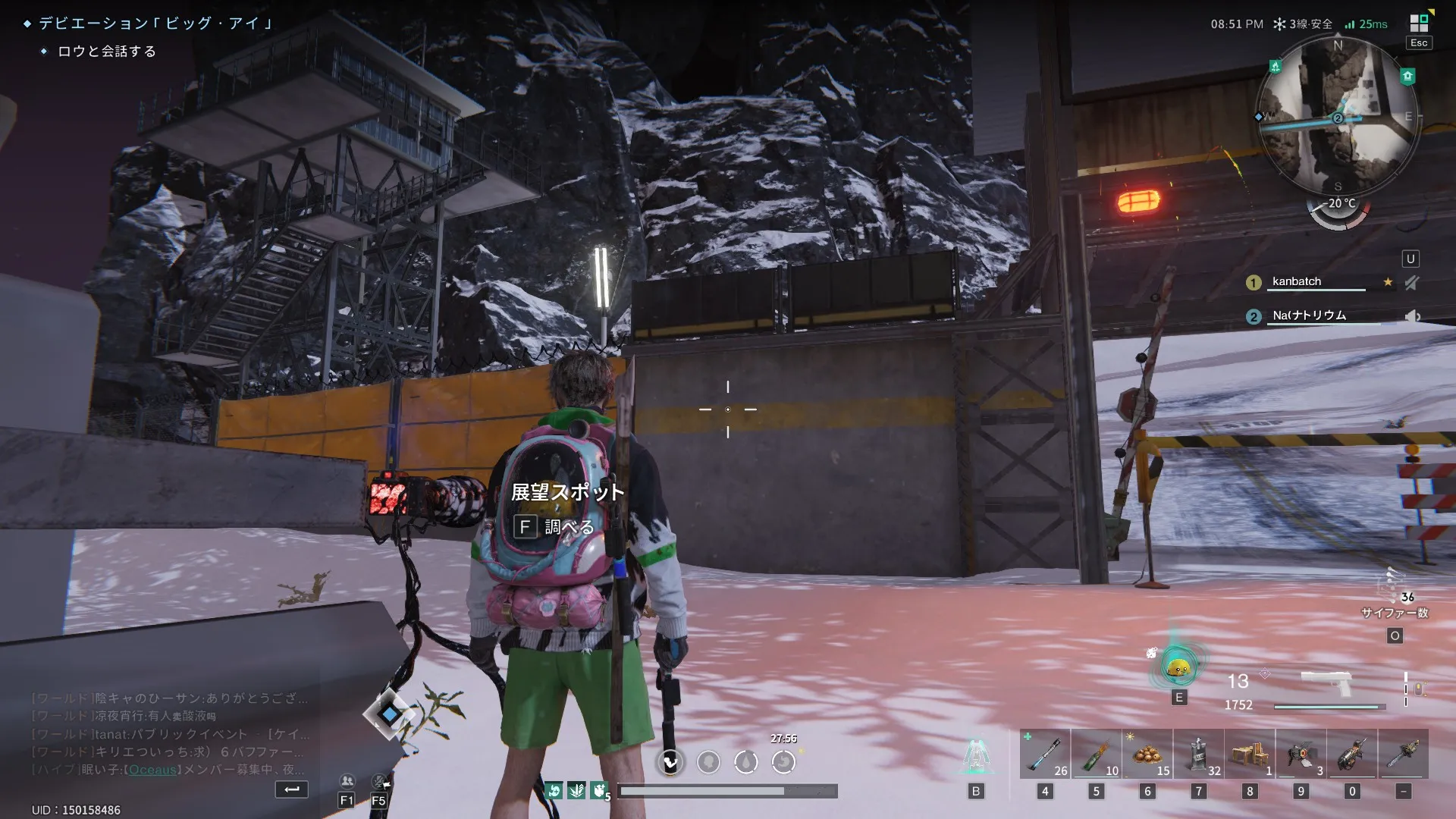Image resolution: width=1456 pixels, height=819 pixels.
Task: Open the chat input with the enter button
Action: click(x=291, y=789)
